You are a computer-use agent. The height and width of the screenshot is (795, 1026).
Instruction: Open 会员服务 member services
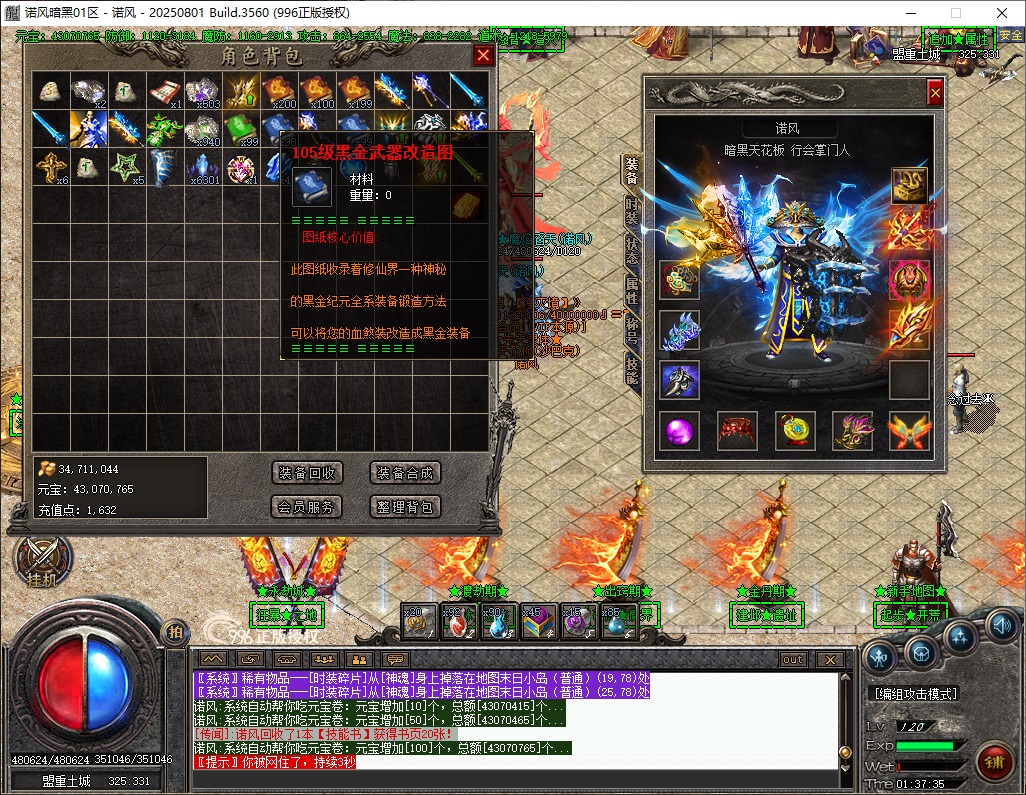[307, 507]
